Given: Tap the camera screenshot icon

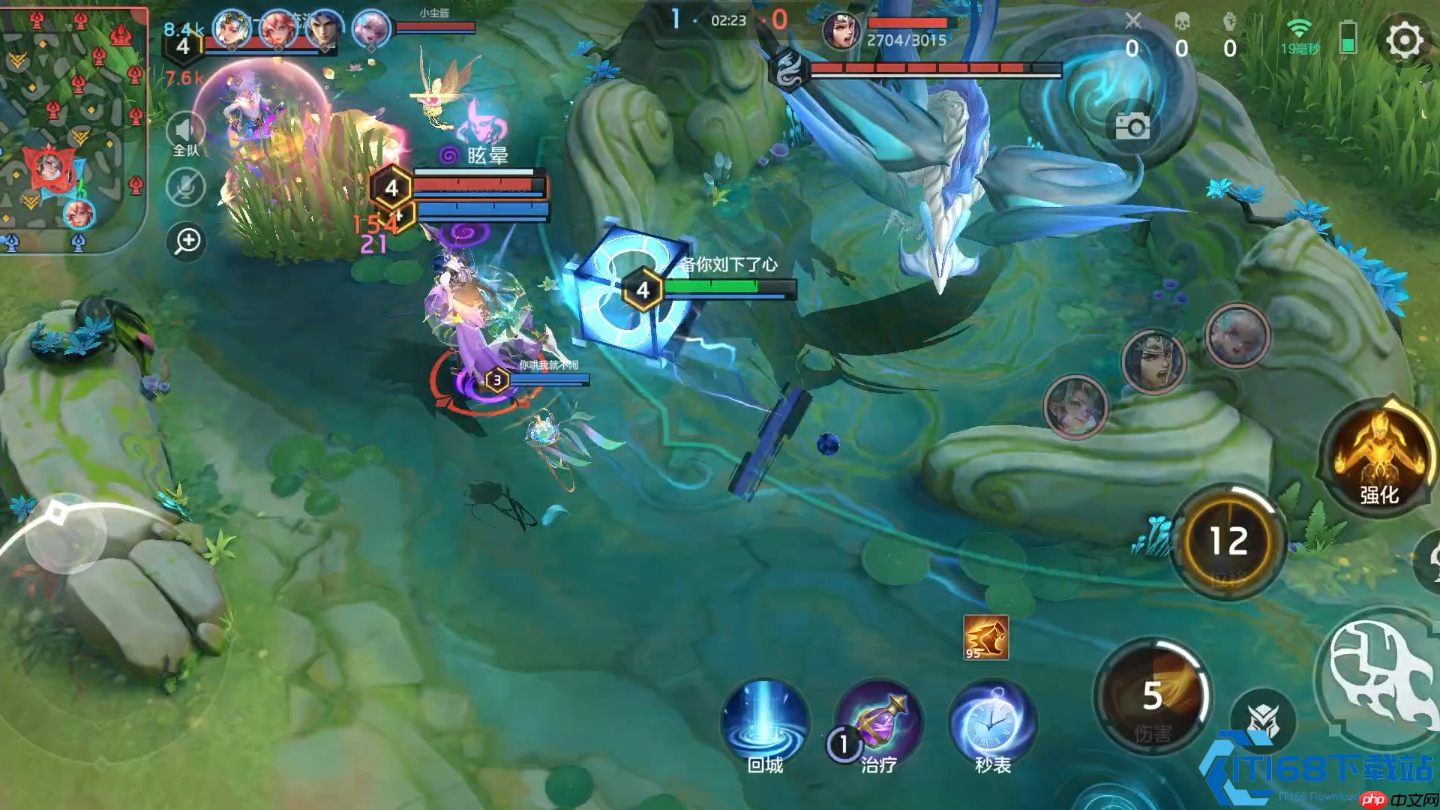Looking at the screenshot, I should [1132, 126].
